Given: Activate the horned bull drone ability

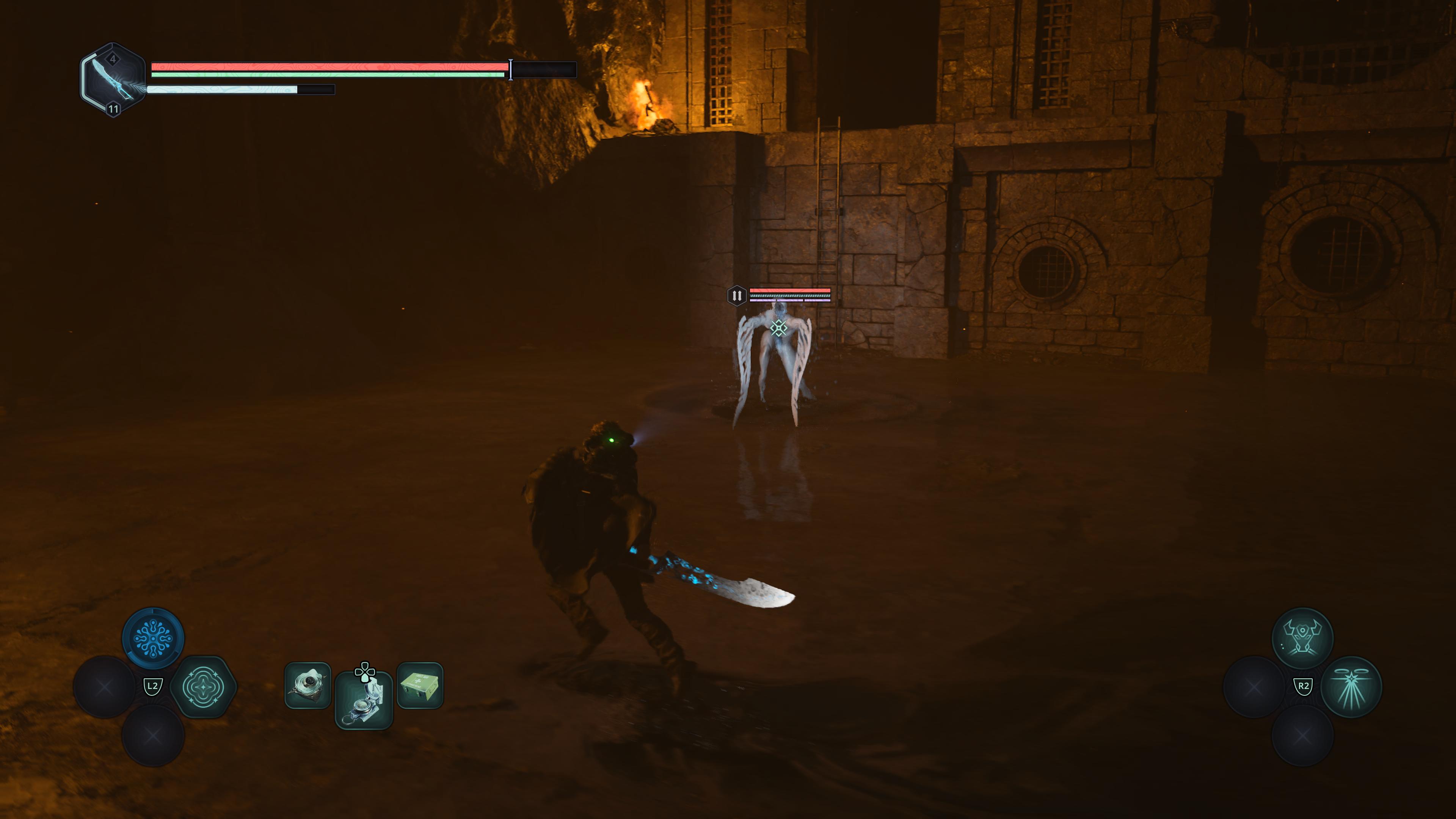Looking at the screenshot, I should point(1302,638).
